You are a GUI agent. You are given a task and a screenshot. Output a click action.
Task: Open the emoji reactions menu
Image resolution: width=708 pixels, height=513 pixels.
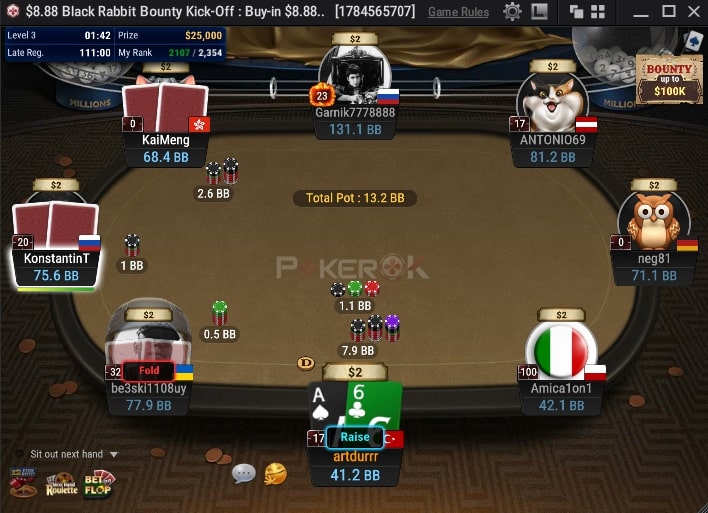(275, 473)
